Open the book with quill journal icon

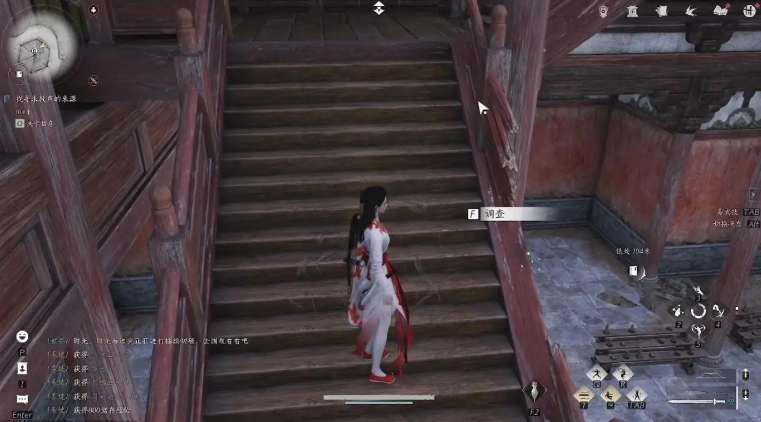click(x=722, y=10)
